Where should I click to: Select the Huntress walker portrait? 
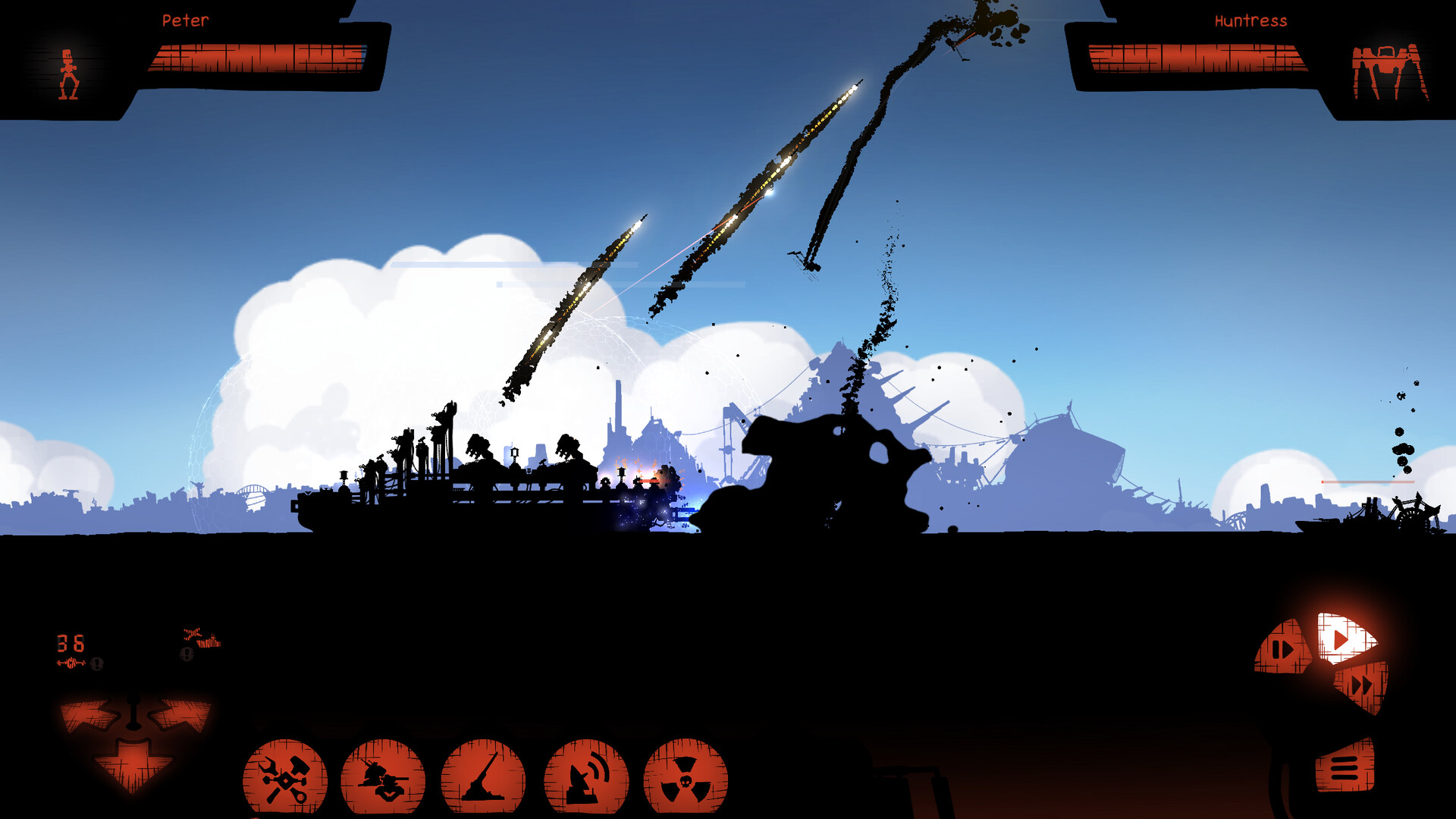1389,73
